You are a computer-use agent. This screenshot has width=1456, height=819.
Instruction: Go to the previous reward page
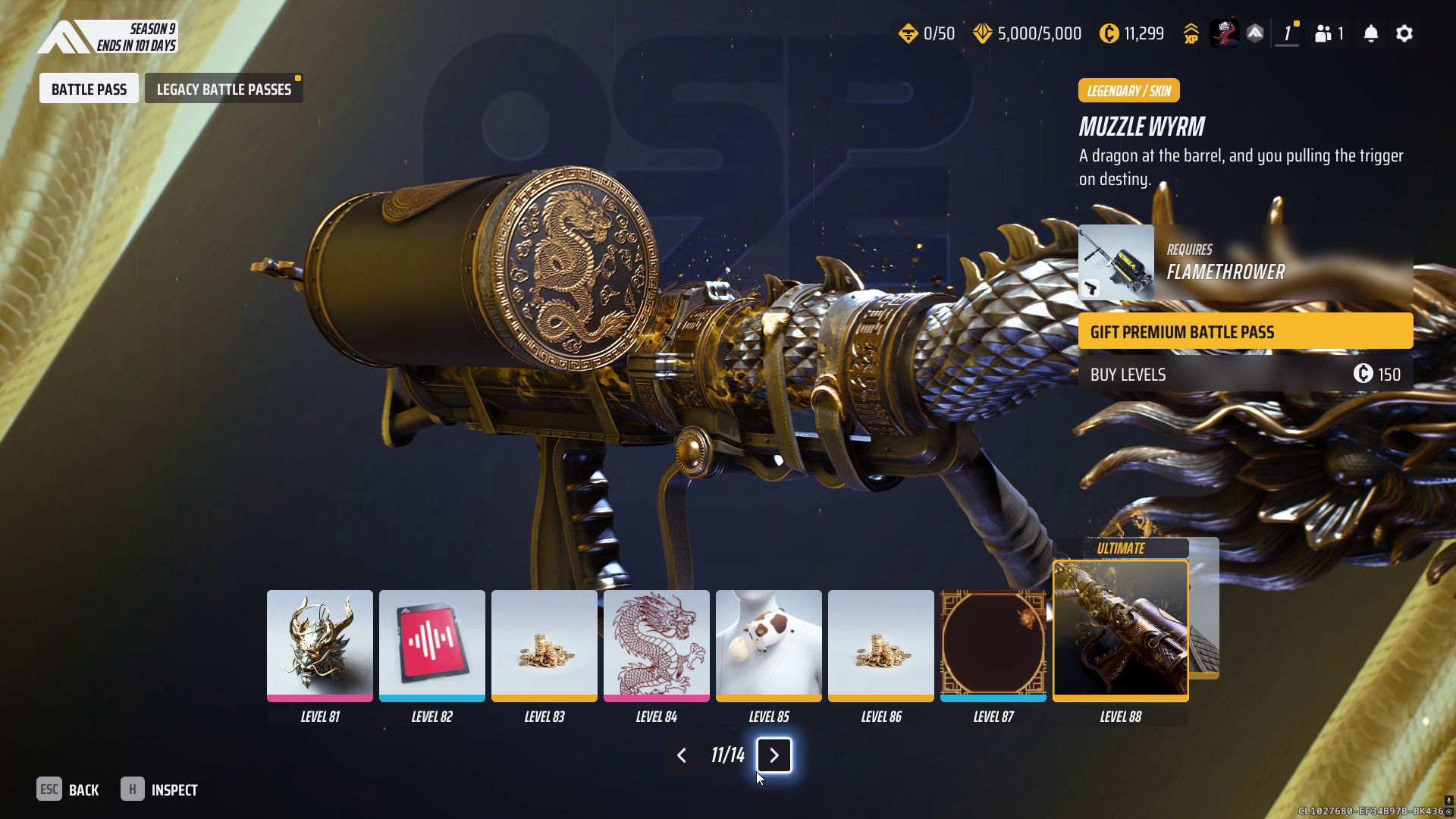coord(681,755)
